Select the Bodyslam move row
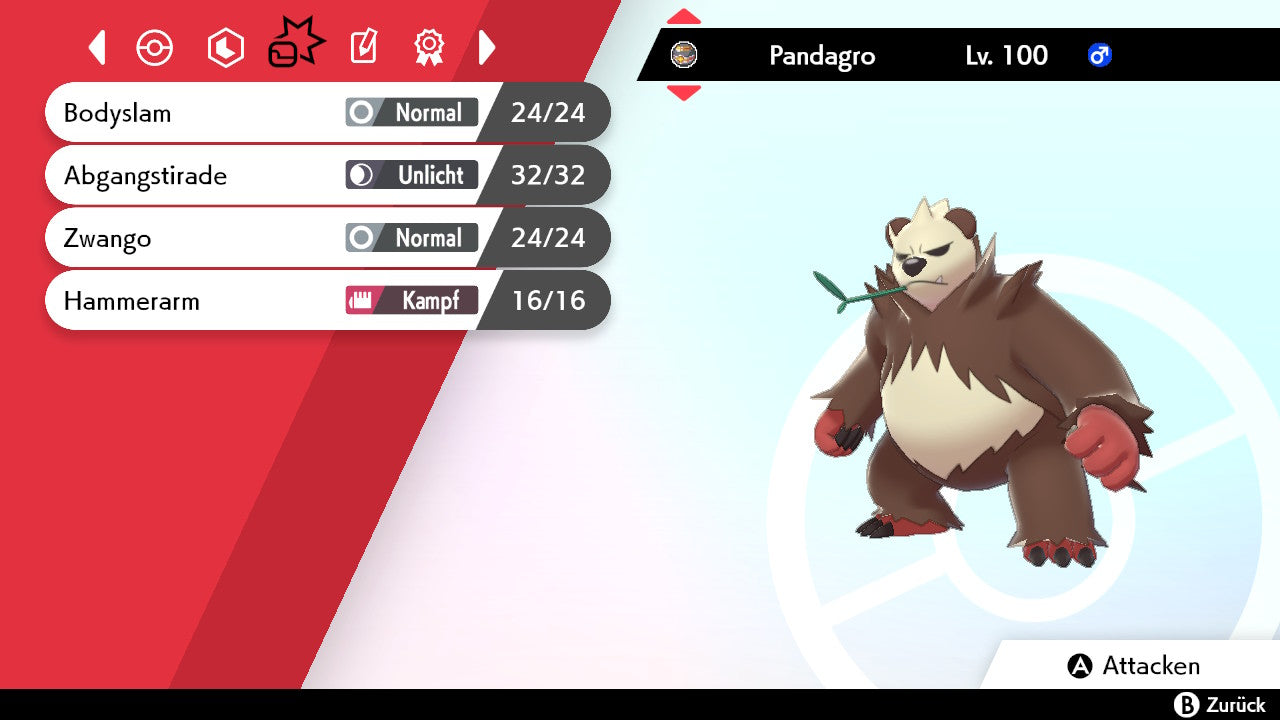Viewport: 1280px width, 720px height. [x=326, y=113]
